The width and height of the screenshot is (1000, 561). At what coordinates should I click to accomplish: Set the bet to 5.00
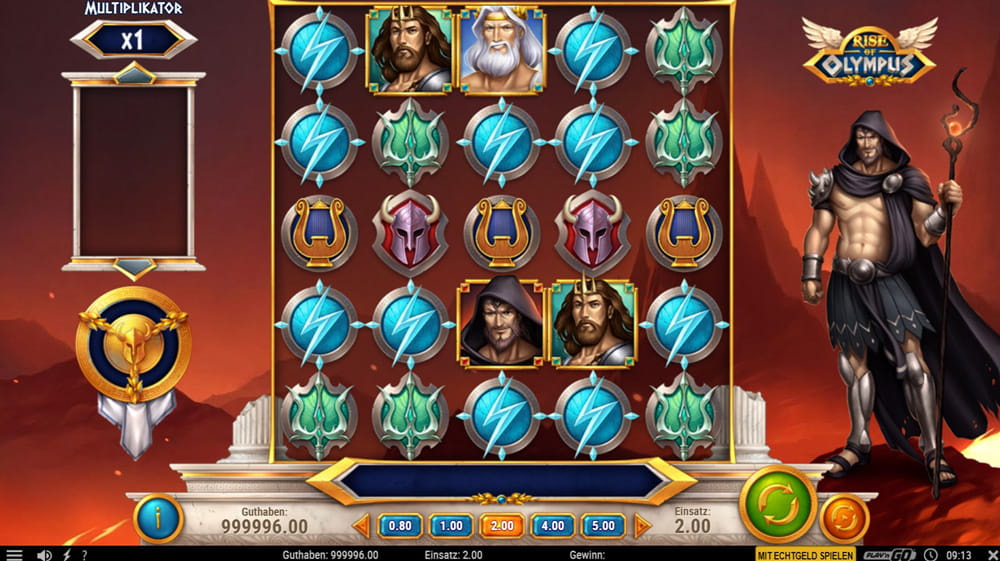click(x=603, y=525)
